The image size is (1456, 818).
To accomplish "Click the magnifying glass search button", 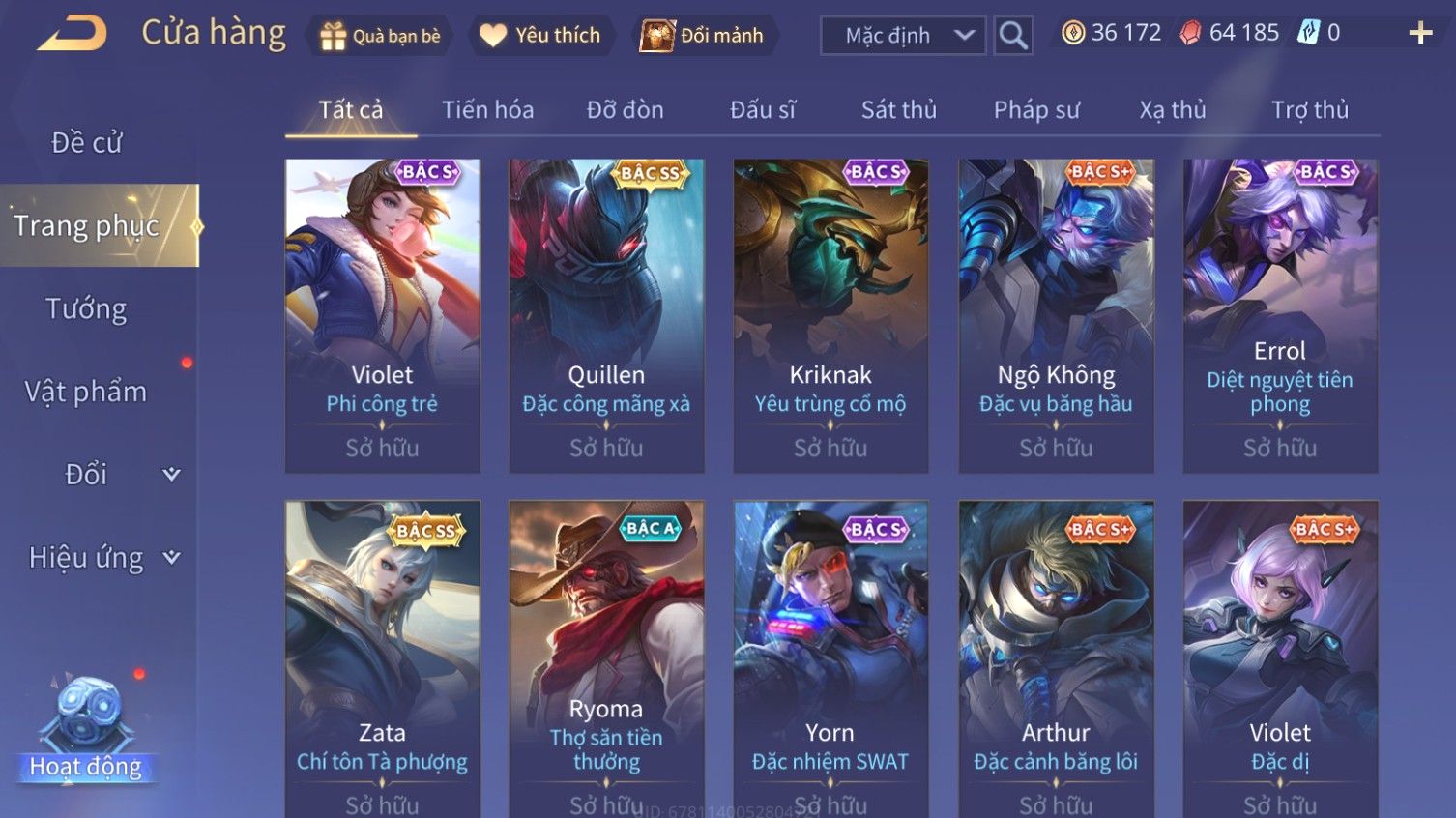I will [x=1013, y=36].
